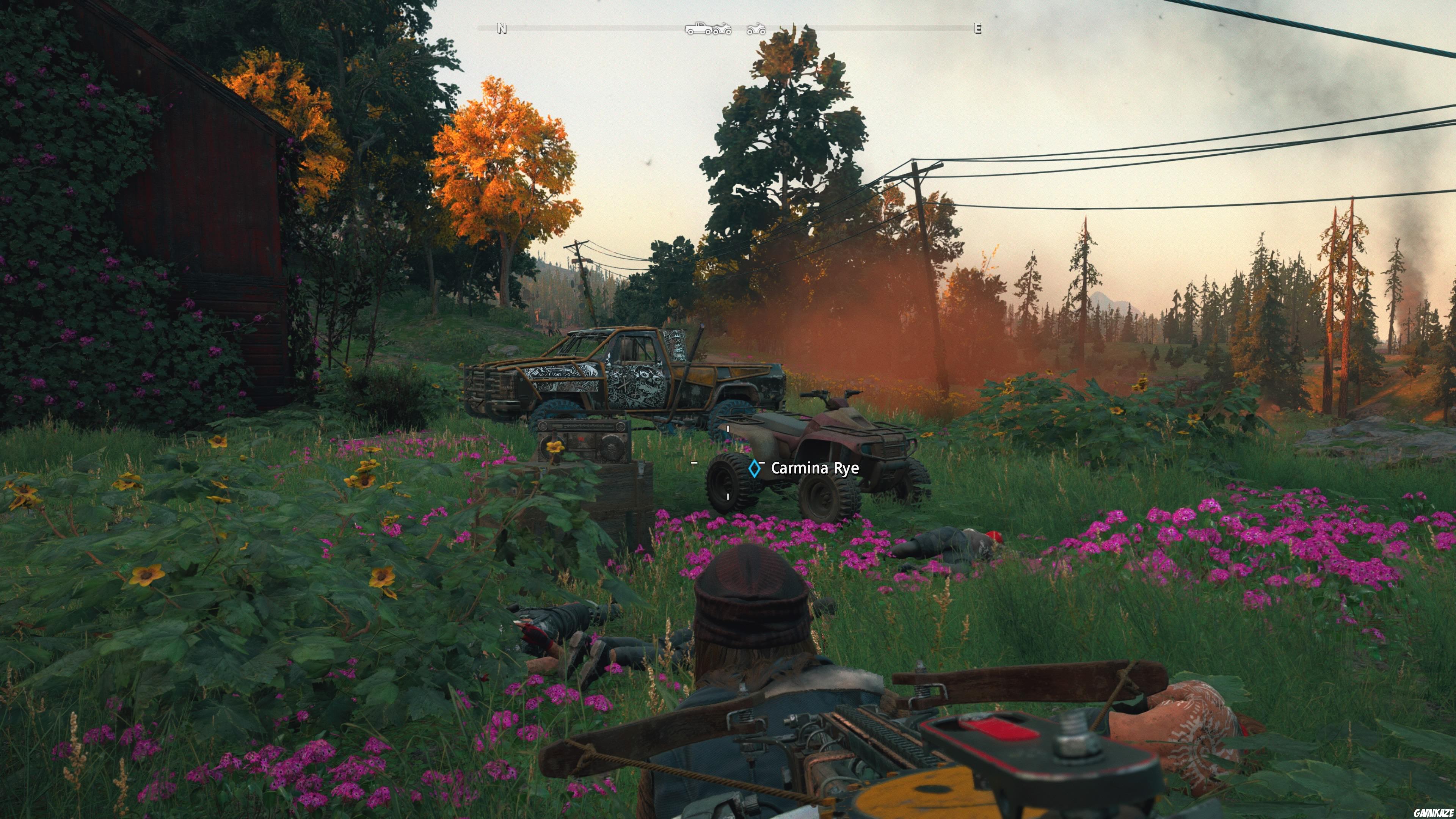This screenshot has width=1456, height=819.
Task: Click the N marker on the compass
Action: [x=501, y=28]
